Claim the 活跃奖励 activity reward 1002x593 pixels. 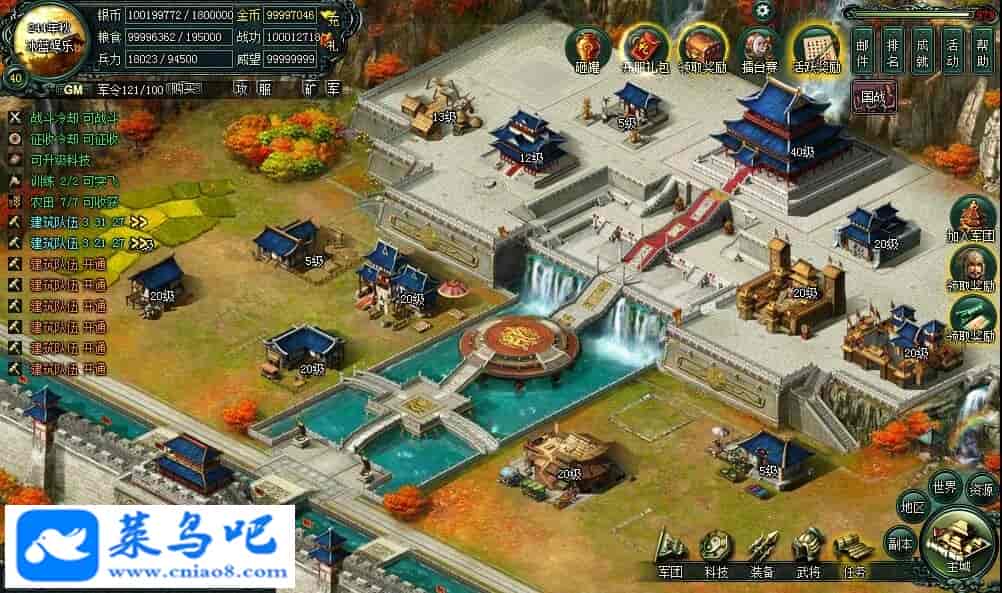[x=817, y=50]
